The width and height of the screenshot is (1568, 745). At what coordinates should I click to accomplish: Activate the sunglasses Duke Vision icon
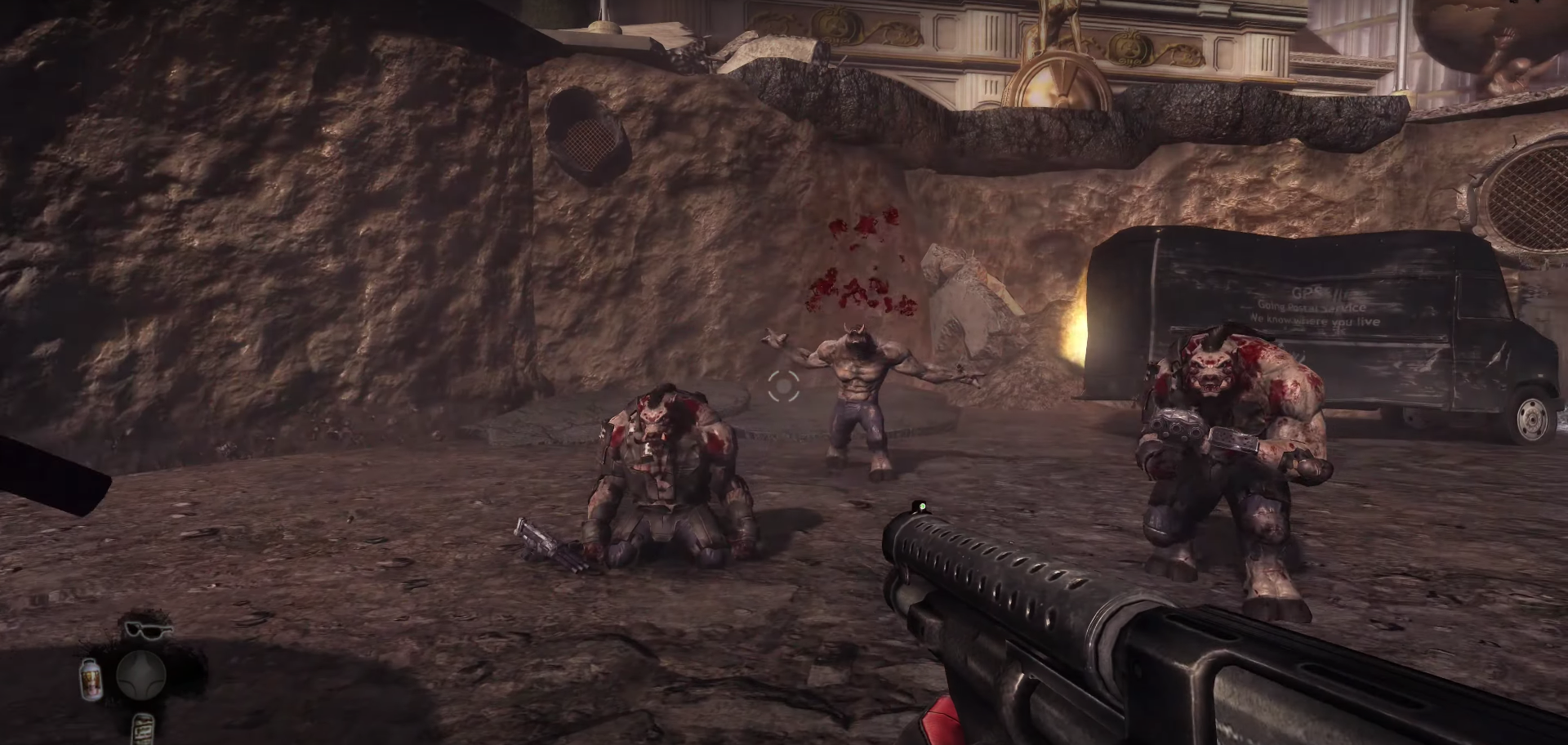click(x=149, y=631)
